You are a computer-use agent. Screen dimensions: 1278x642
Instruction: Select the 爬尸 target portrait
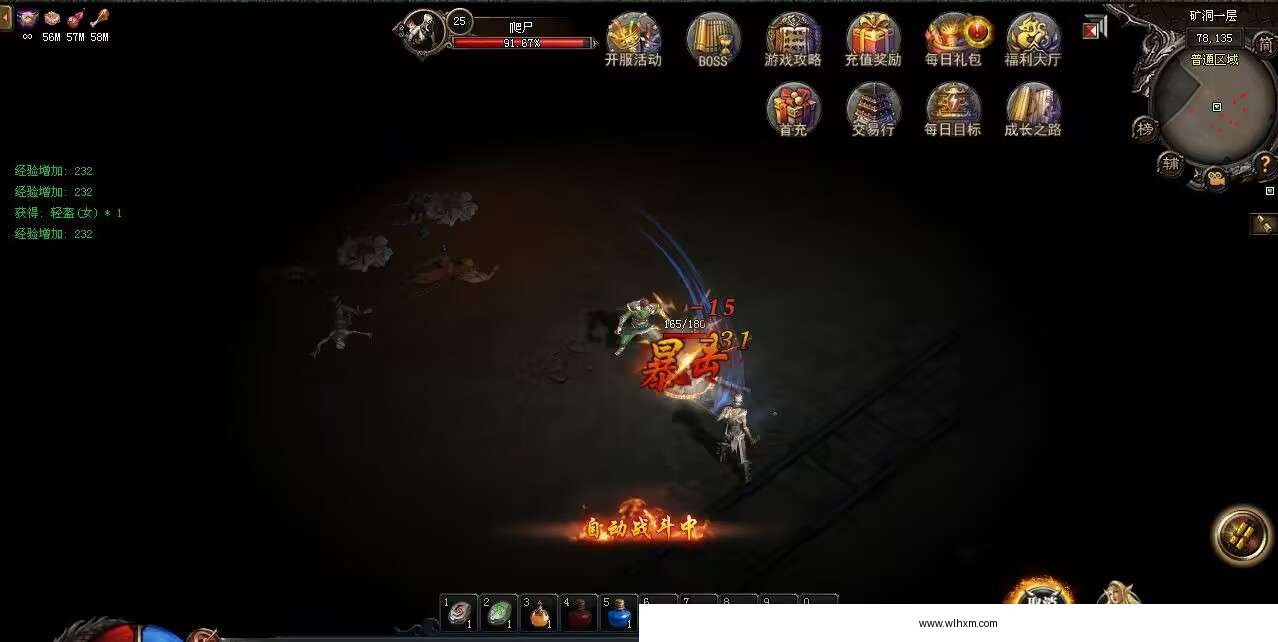click(425, 33)
